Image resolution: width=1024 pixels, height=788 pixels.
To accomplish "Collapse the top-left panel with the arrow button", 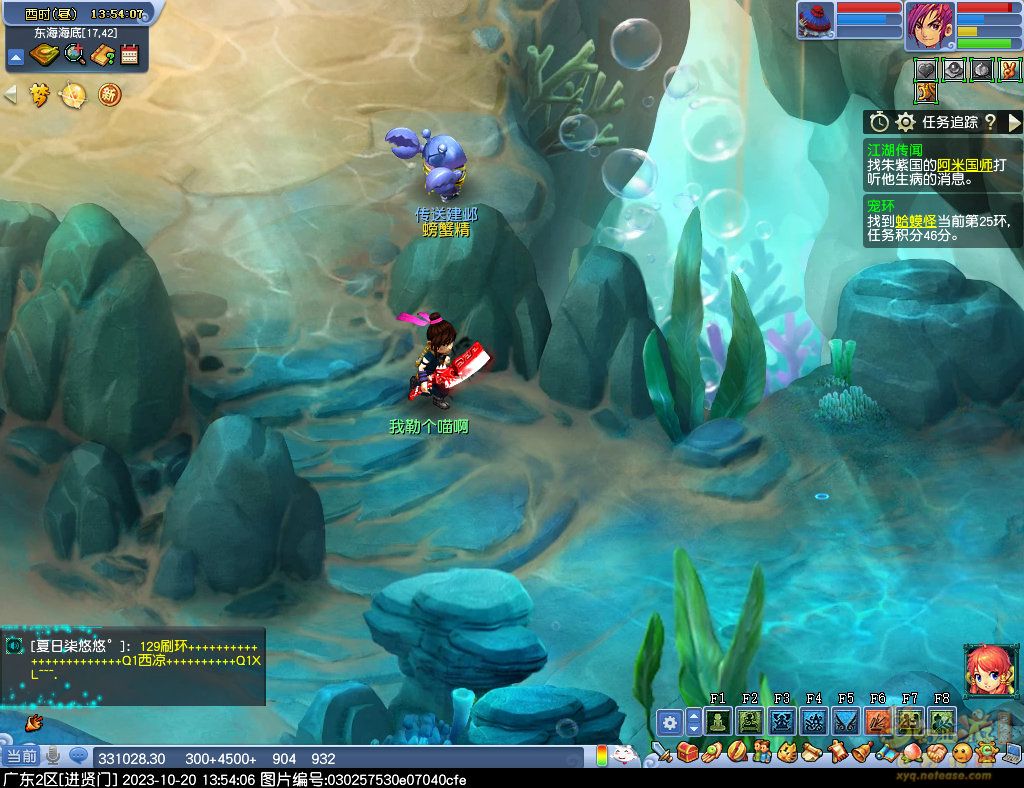I will [x=16, y=57].
